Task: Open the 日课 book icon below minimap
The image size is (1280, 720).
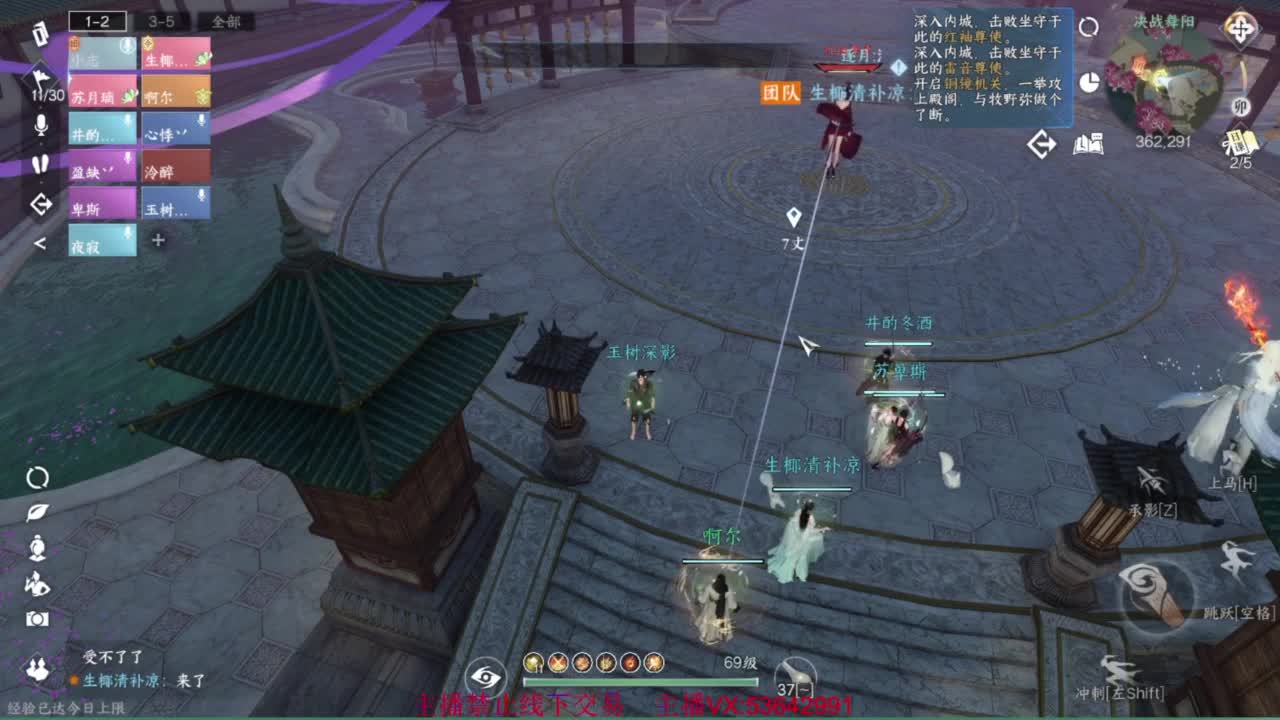Action: tap(1240, 141)
